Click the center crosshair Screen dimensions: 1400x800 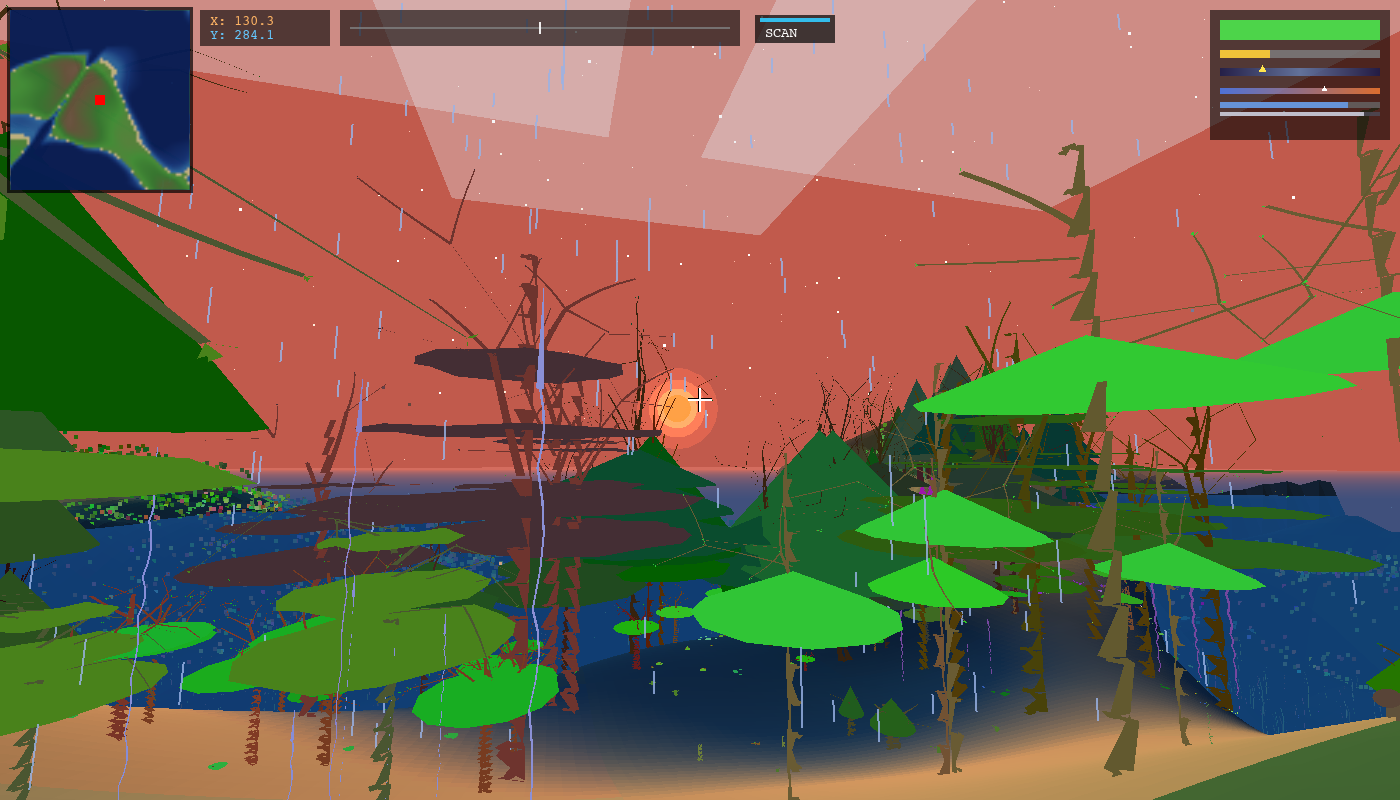point(700,400)
